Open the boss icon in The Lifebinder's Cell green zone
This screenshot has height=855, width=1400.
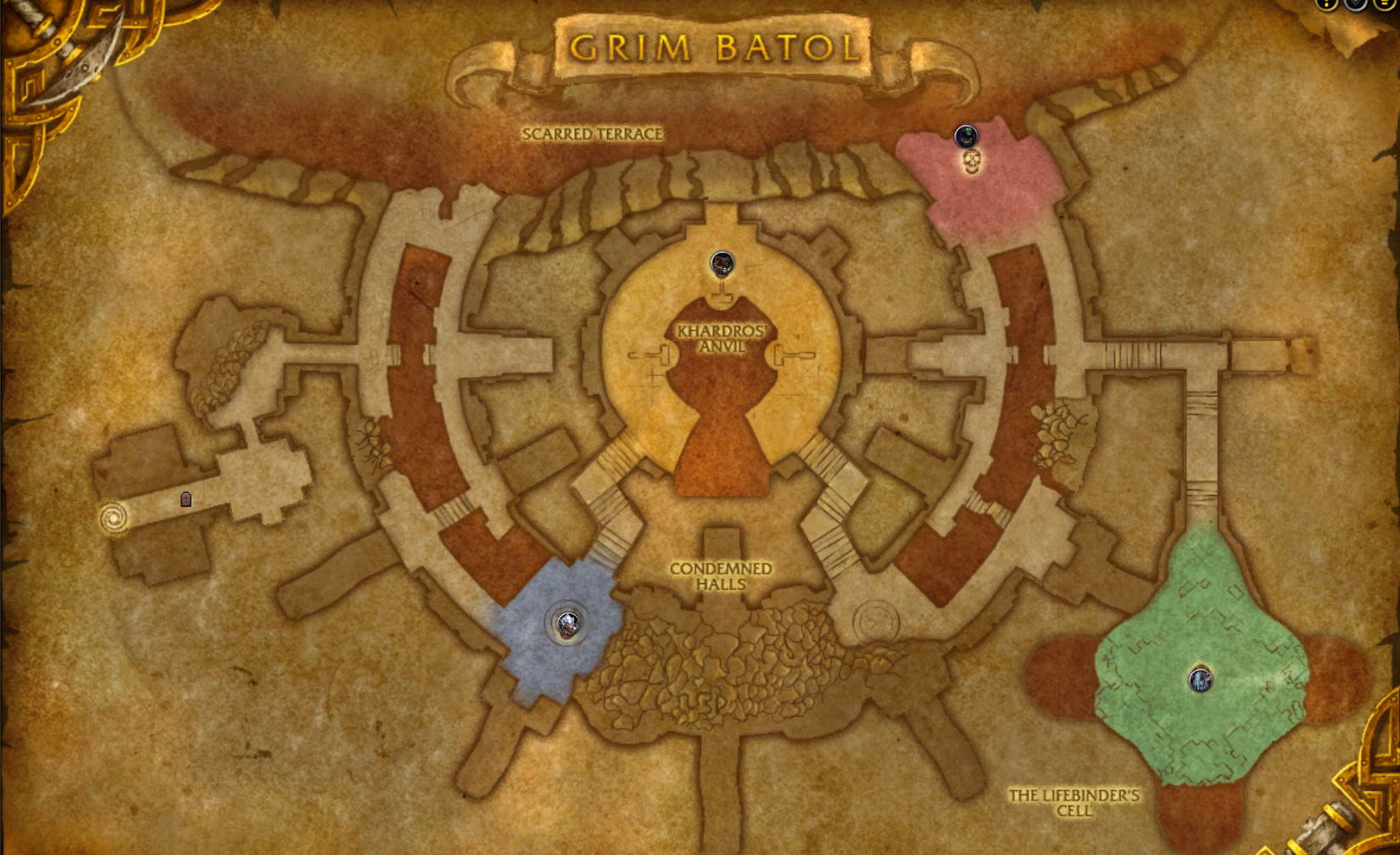1201,680
